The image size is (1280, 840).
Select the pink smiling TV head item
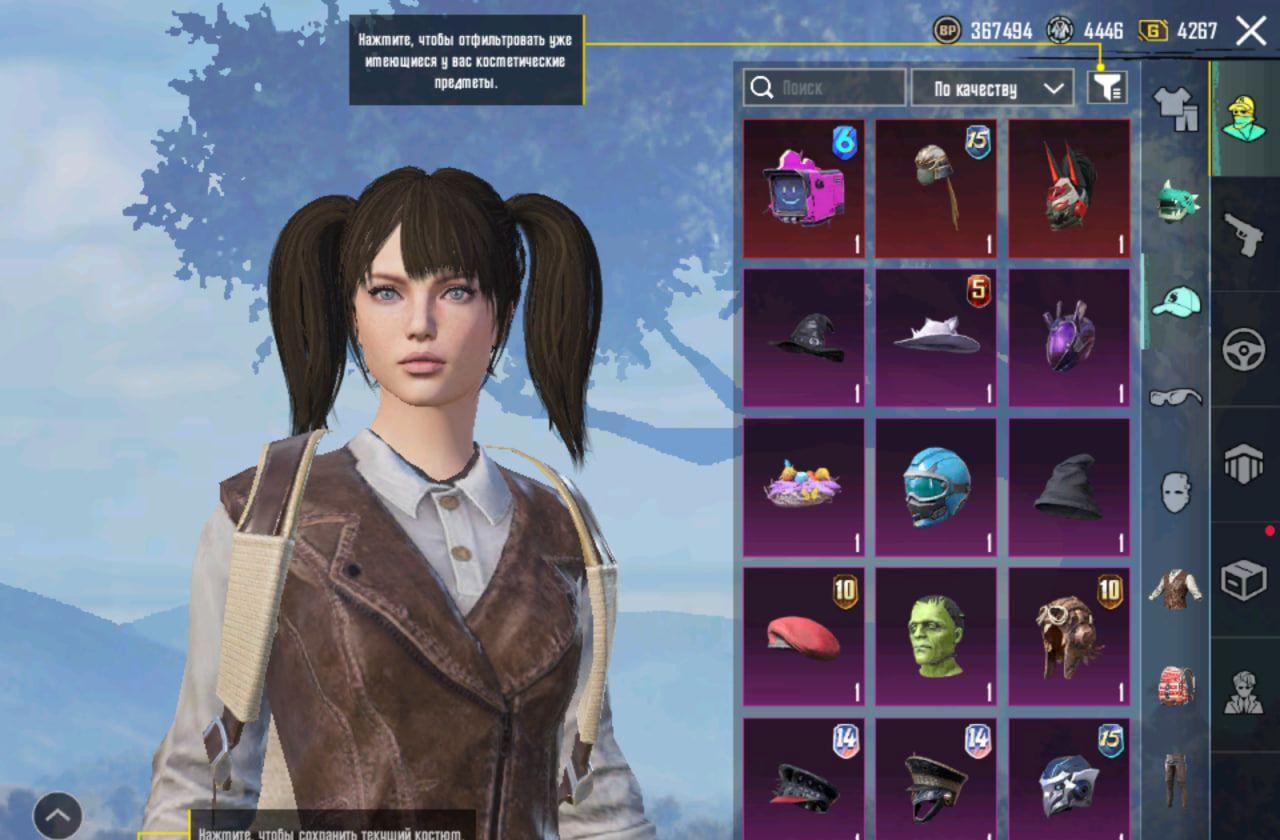(x=804, y=189)
